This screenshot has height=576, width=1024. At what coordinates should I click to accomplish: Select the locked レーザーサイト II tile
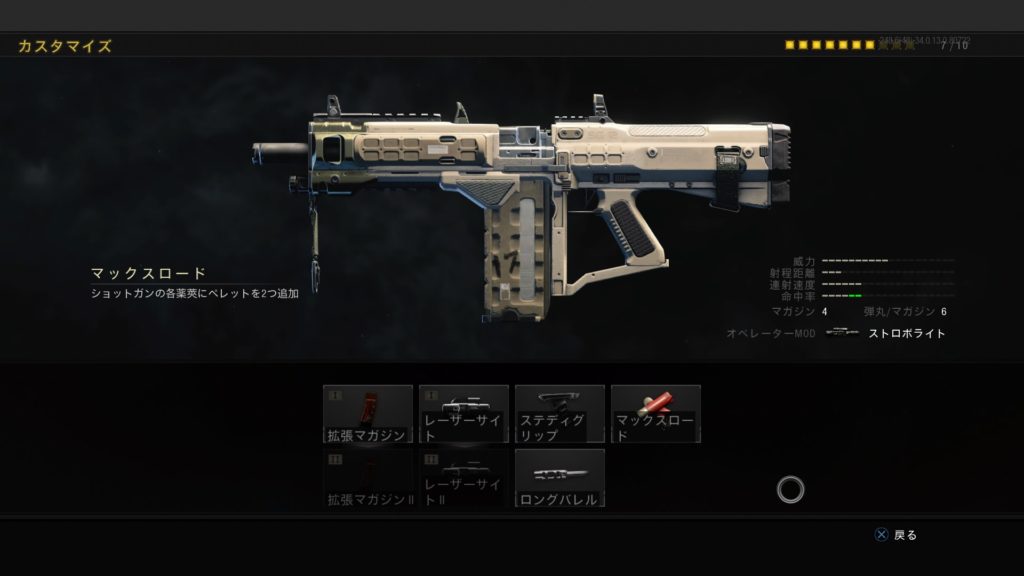464,478
